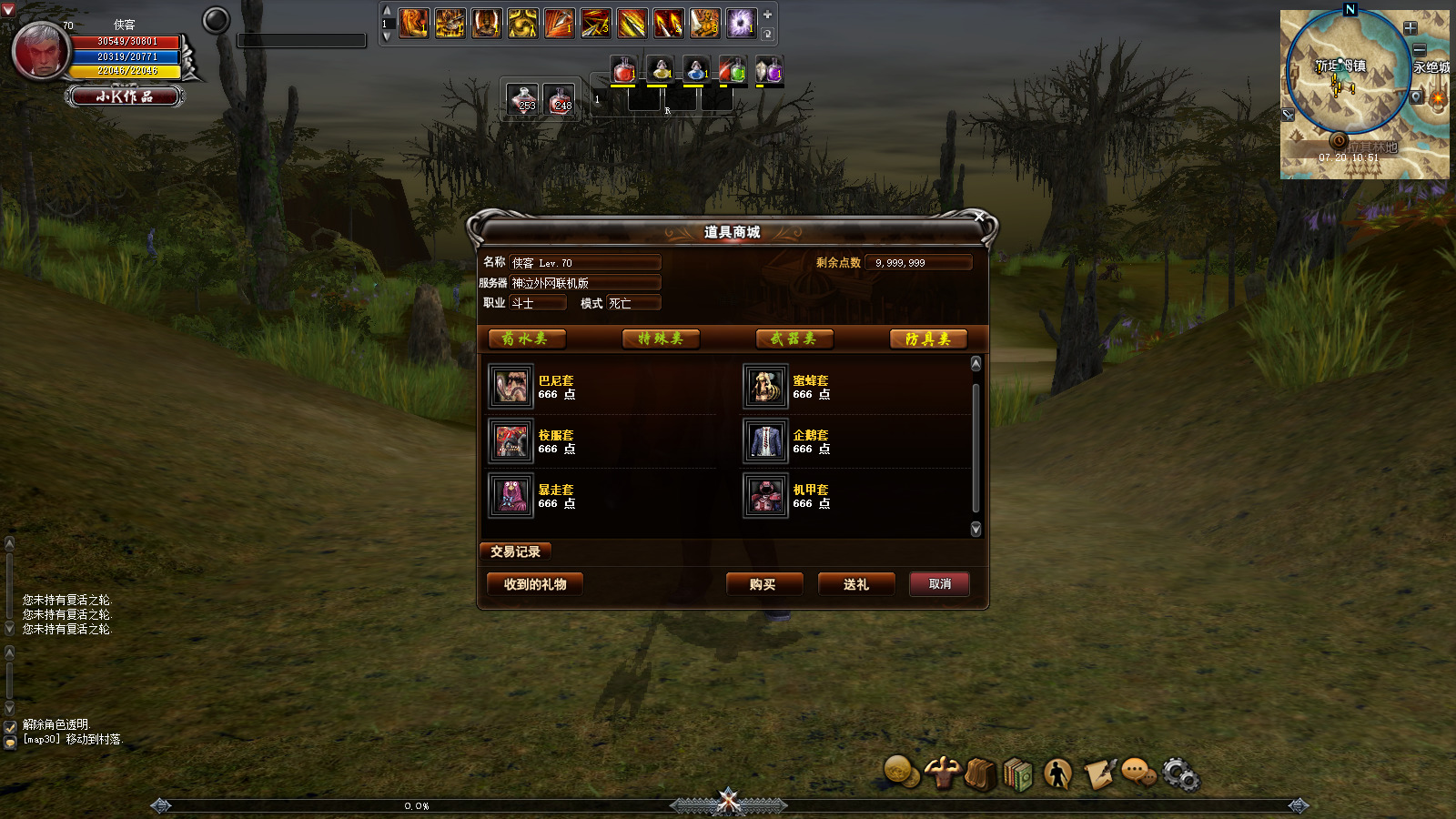Zoom out the minimap with minus button
Viewport: 1456px width, 819px height.
1419,49
